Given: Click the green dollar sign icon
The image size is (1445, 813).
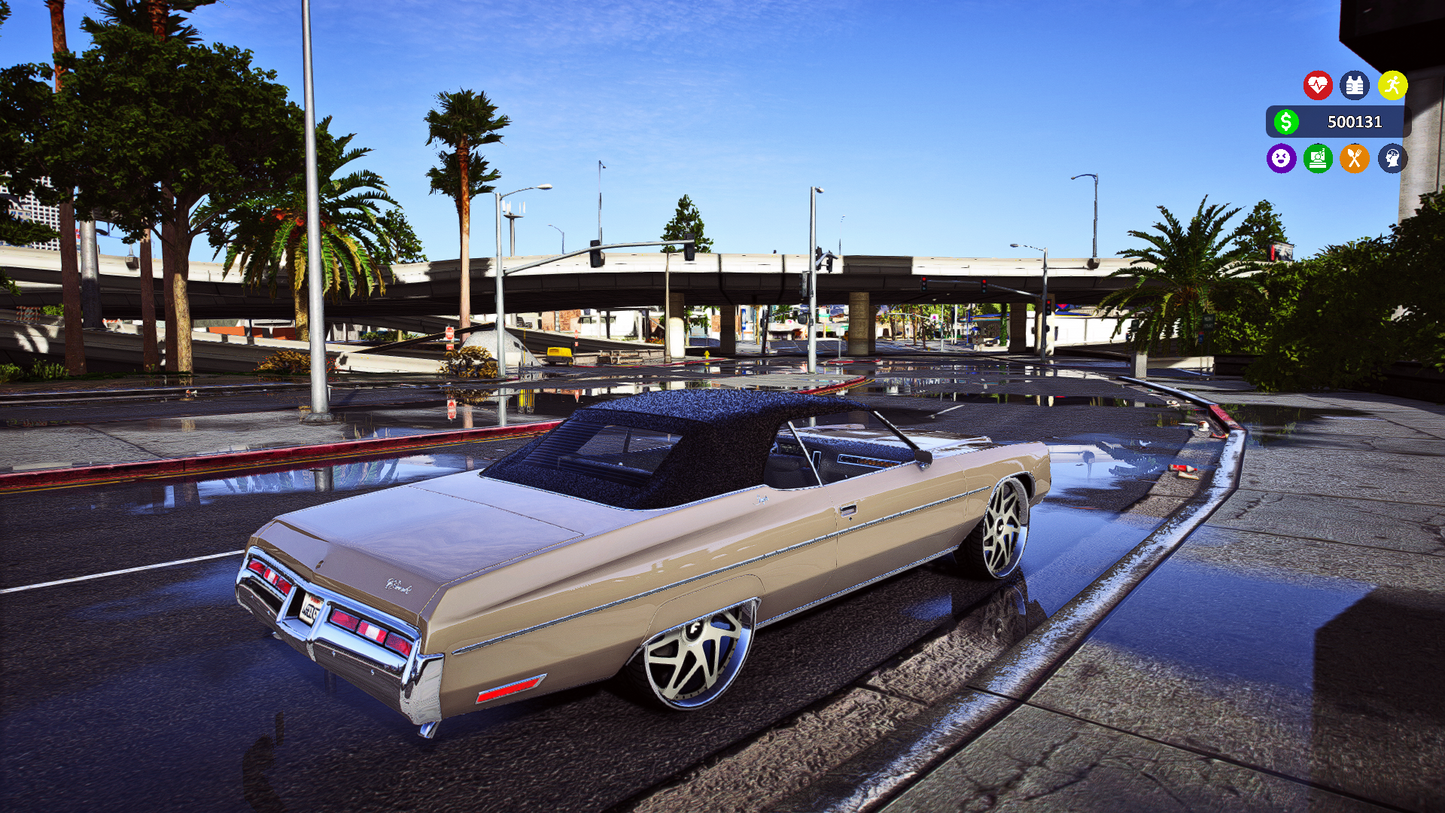Looking at the screenshot, I should point(1288,121).
